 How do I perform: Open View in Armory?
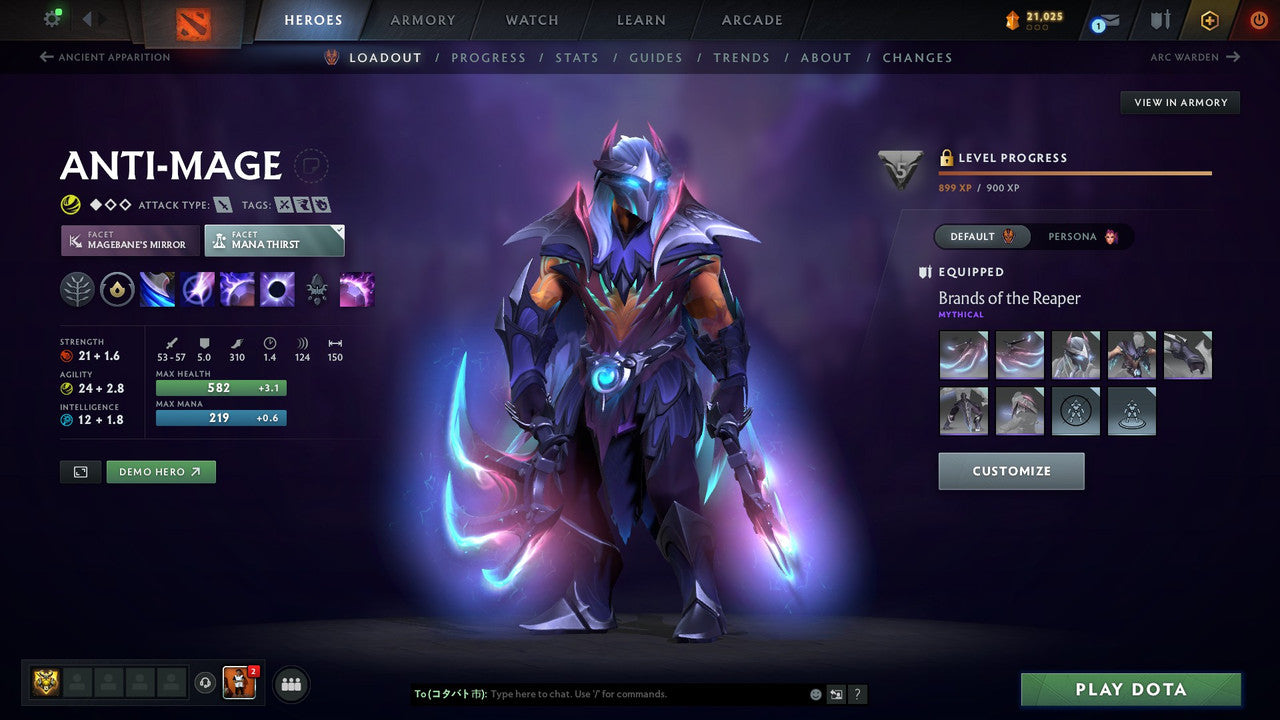coord(1180,102)
